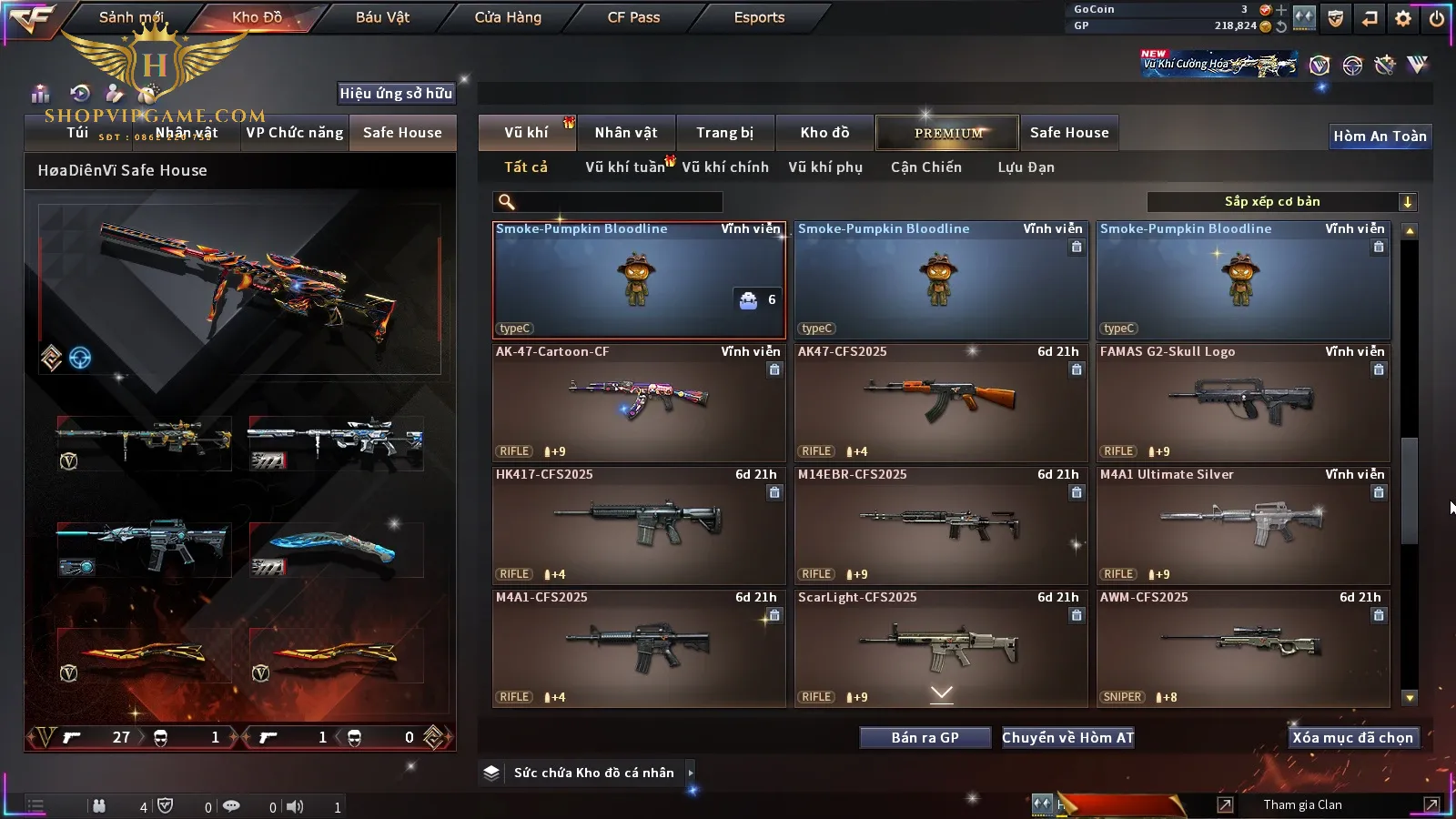Select the FAMAS G2-Skull Logo rifle
The image size is (1456, 819).
point(1243,402)
